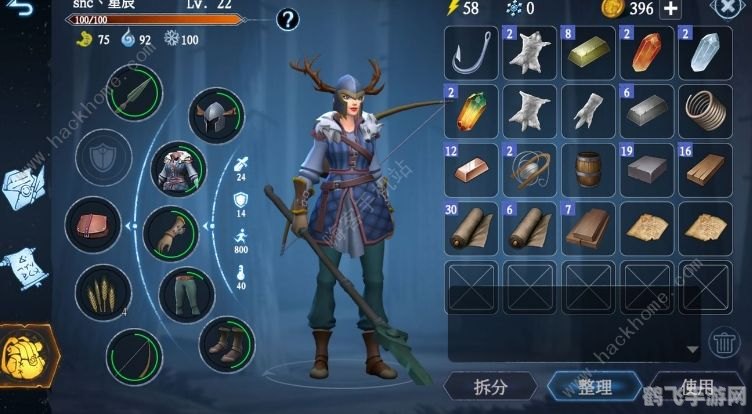Select the stack of 19 stone blocks
The image size is (752, 414).
pyautogui.click(x=645, y=168)
